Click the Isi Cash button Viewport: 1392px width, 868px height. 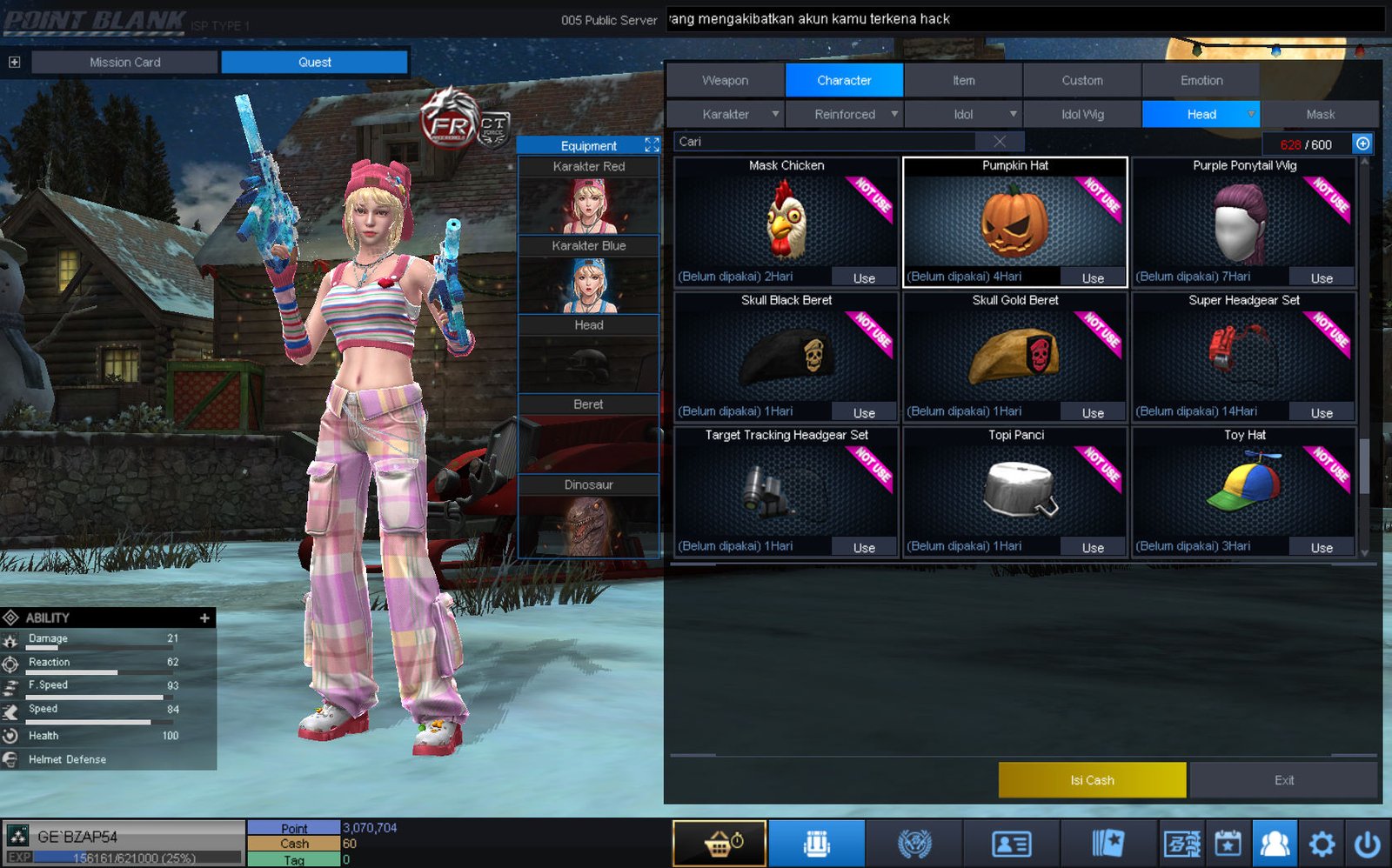pyautogui.click(x=1092, y=780)
